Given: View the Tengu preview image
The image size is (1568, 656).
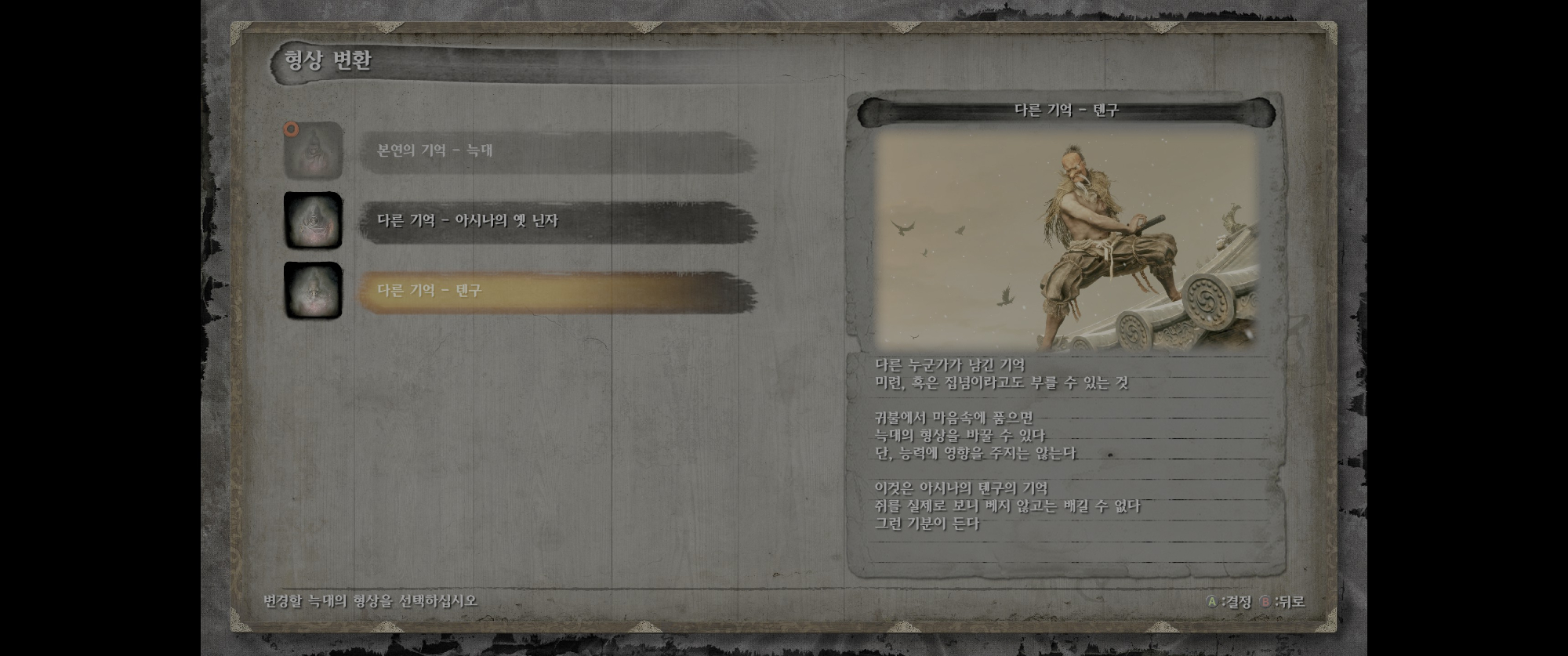Looking at the screenshot, I should (x=1066, y=241).
